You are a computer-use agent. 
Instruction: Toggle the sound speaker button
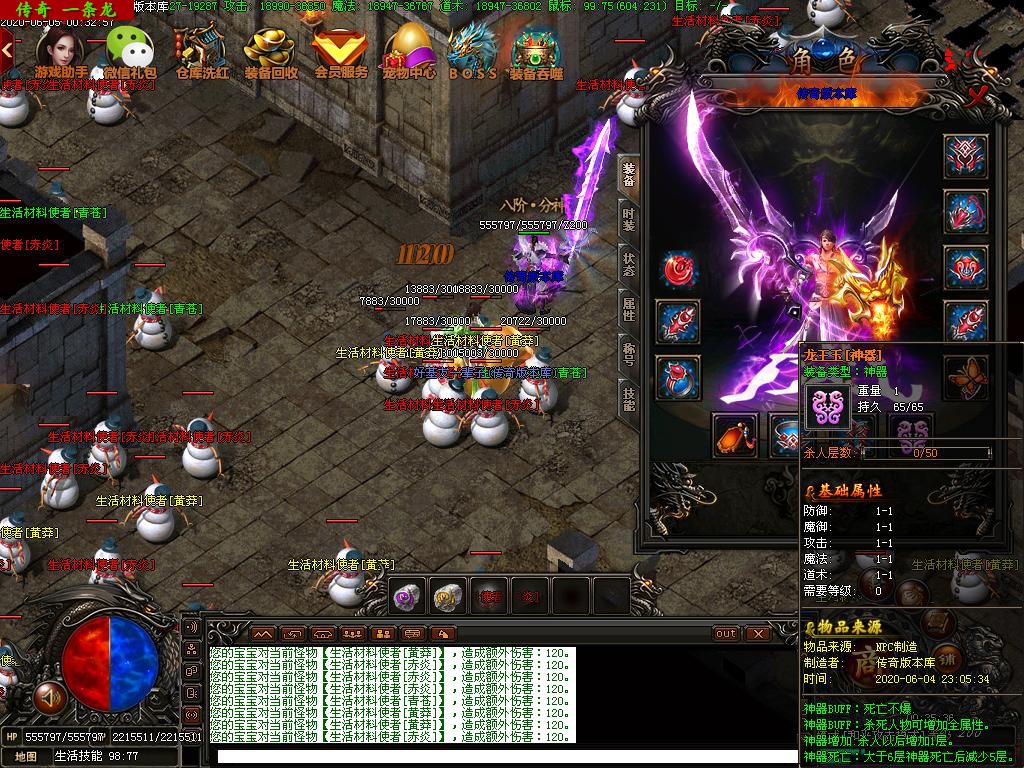(47, 693)
